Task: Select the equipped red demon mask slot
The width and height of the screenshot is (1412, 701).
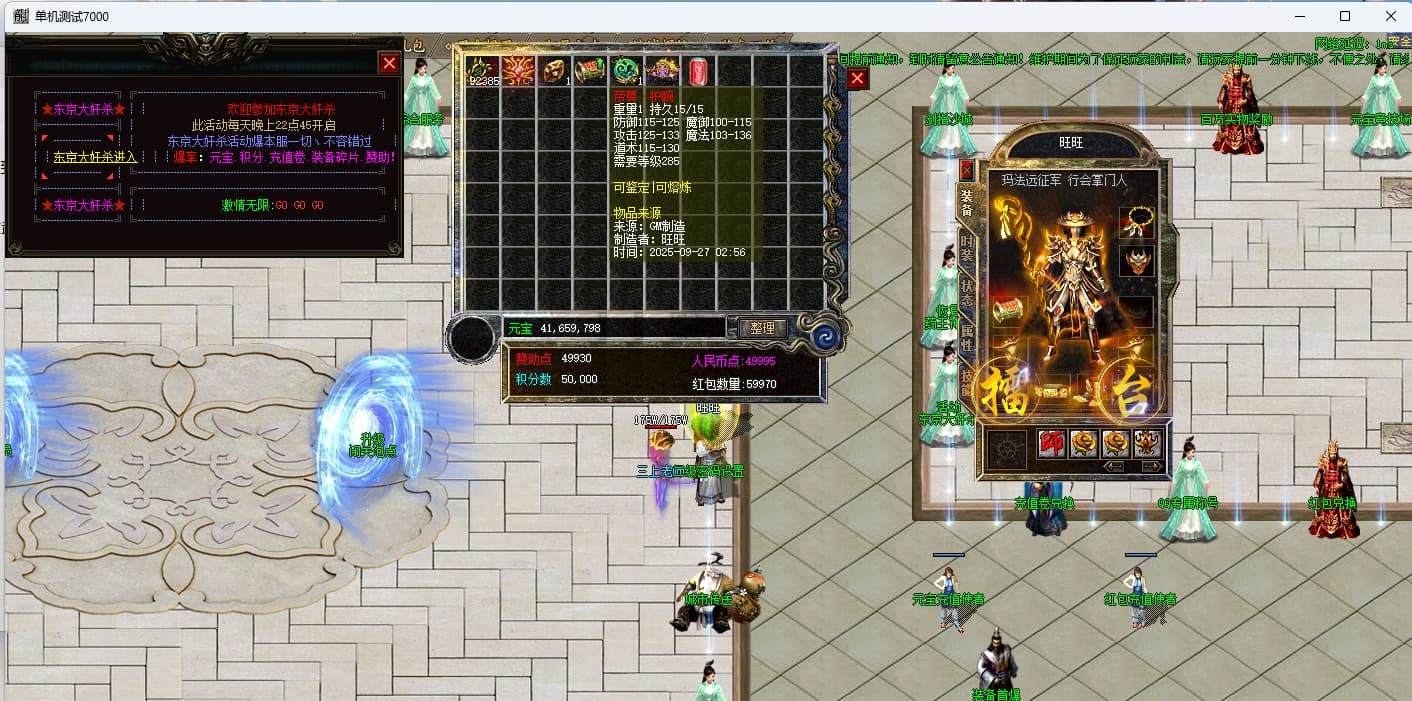Action: 1137,262
